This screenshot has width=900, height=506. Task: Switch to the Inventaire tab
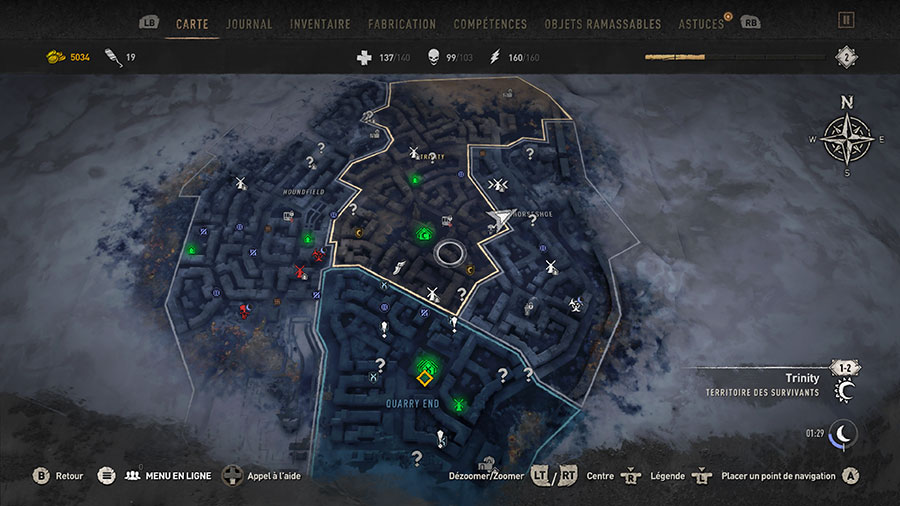pyautogui.click(x=320, y=23)
